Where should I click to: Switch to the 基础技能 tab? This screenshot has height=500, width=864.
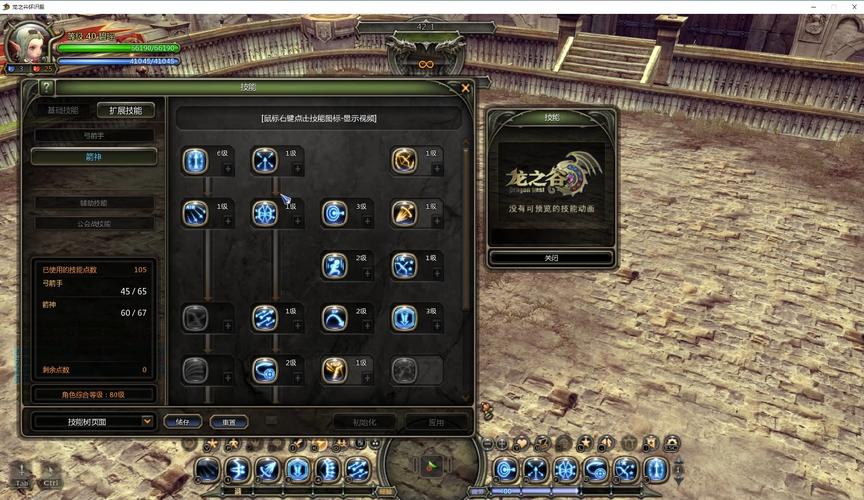click(63, 110)
